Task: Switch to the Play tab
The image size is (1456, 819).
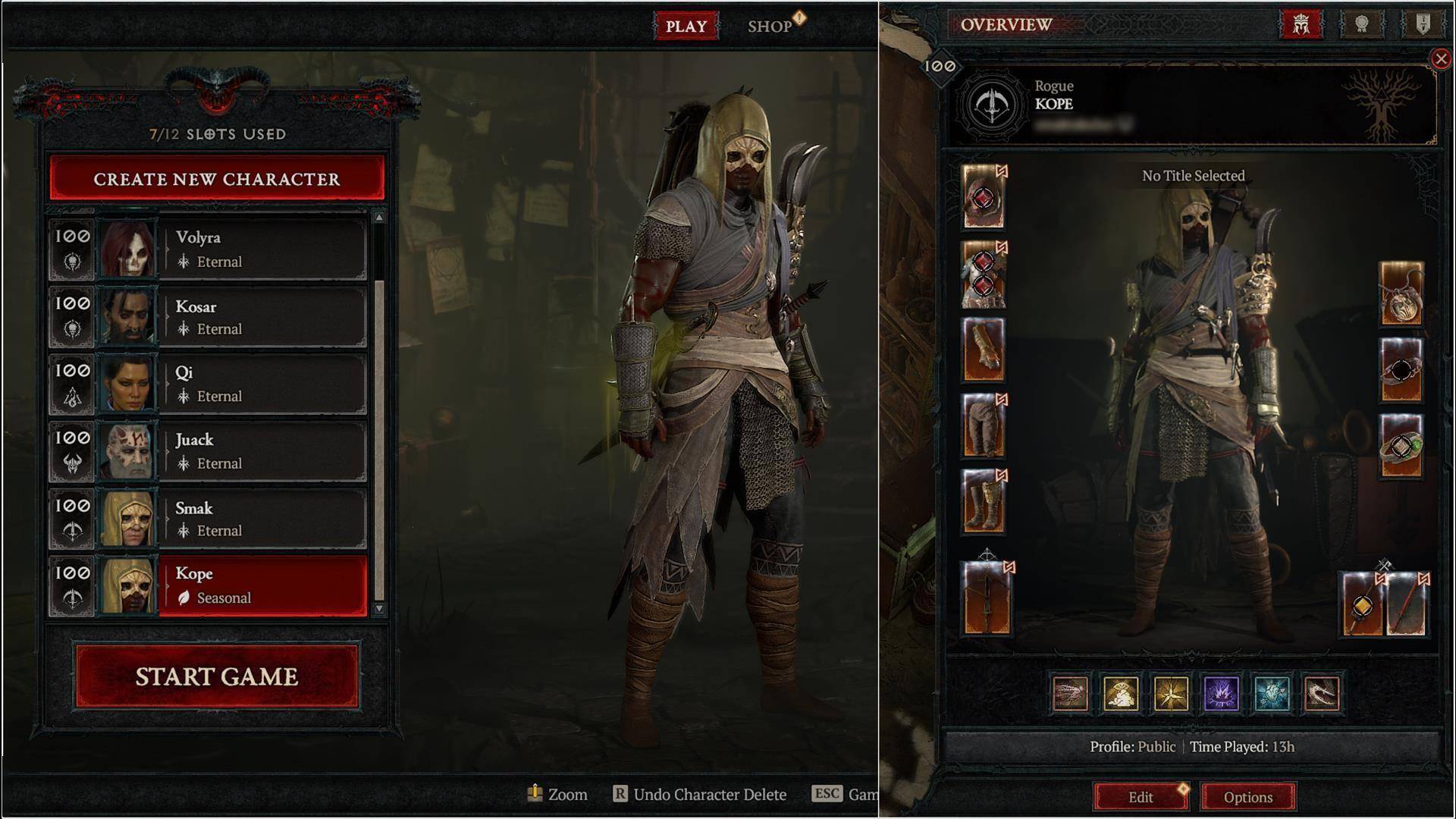Action: 686,26
